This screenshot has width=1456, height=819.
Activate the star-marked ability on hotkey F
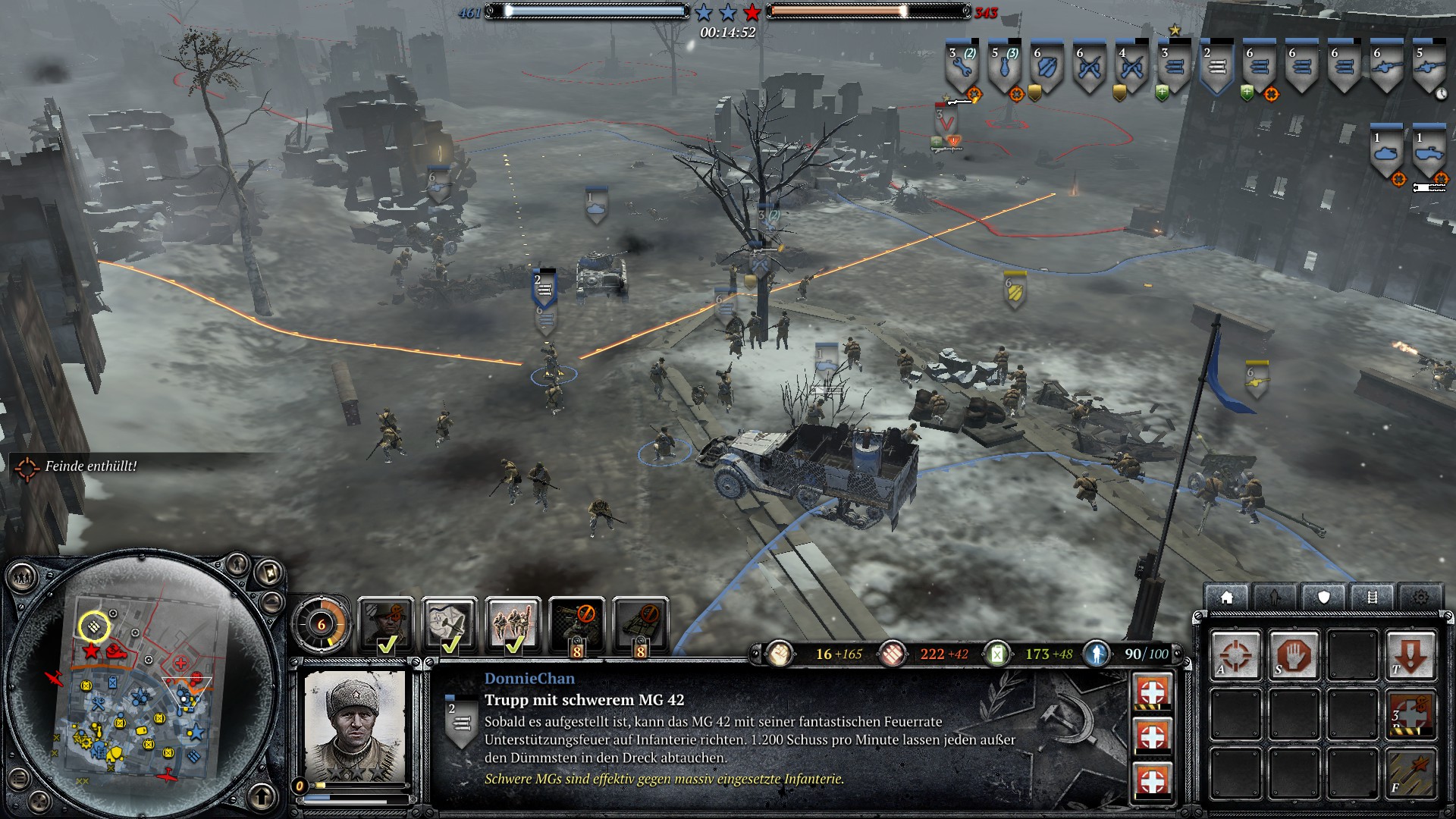1410,772
